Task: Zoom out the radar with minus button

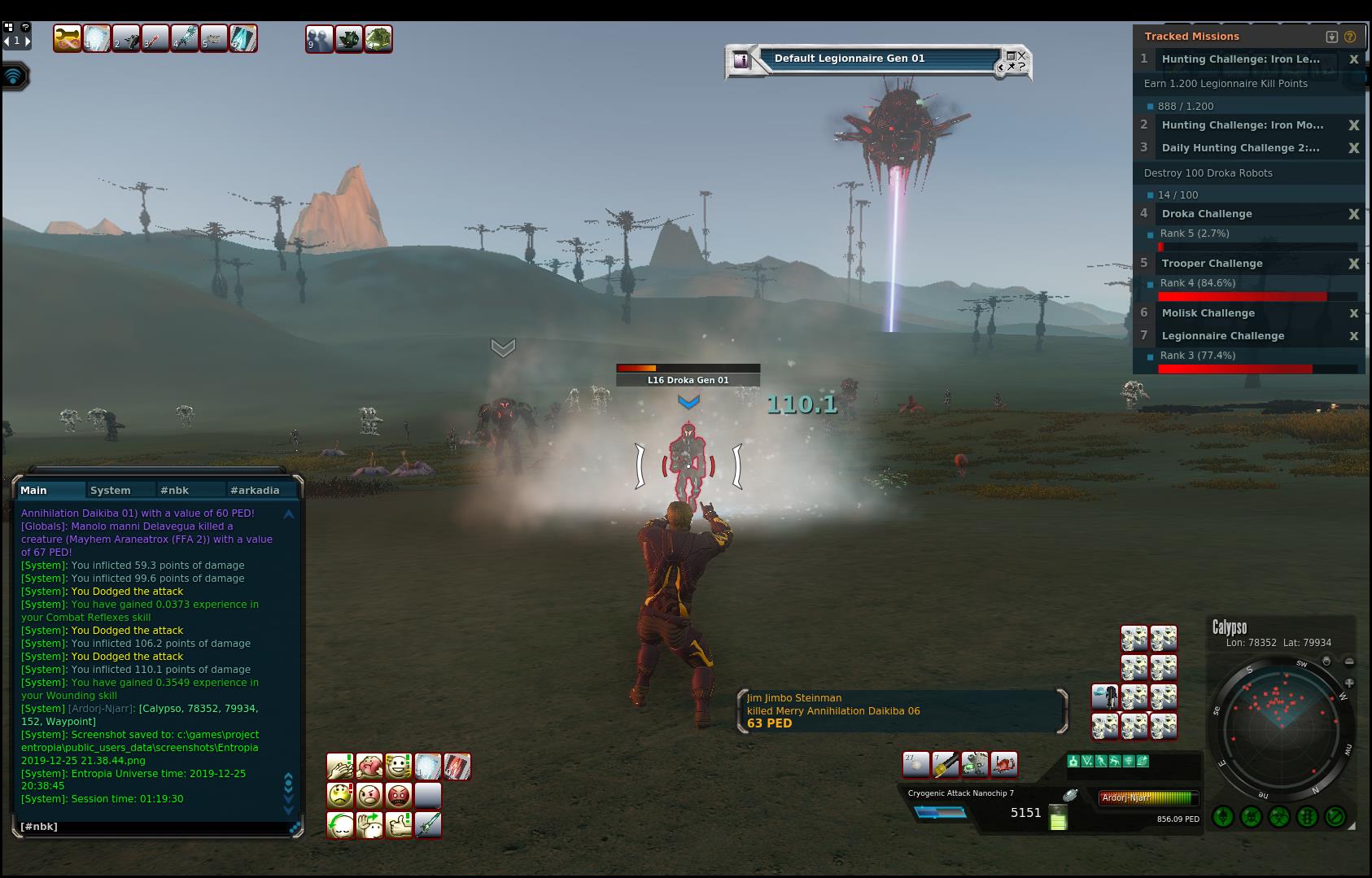Action: pyautogui.click(x=1348, y=662)
